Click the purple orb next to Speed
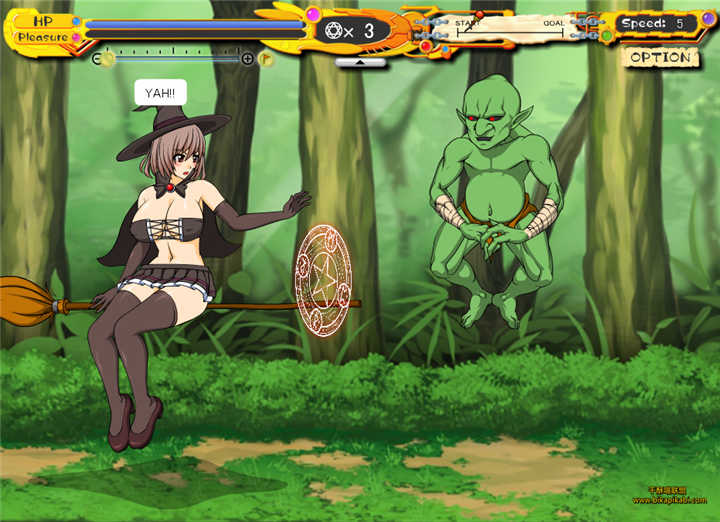The image size is (720, 522). tap(708, 19)
